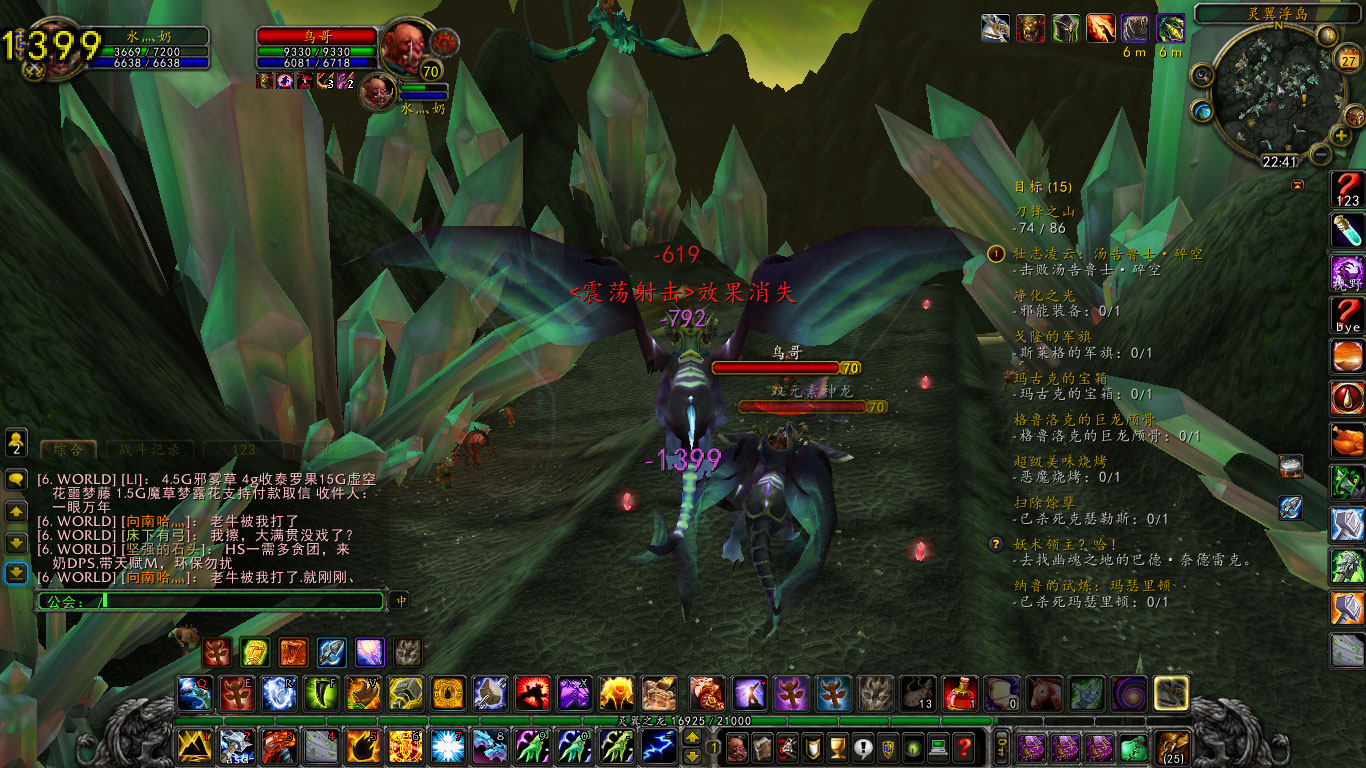The width and height of the screenshot is (1366, 768).
Task: Switch to the 战斗记录 chat tab
Action: tap(151, 449)
